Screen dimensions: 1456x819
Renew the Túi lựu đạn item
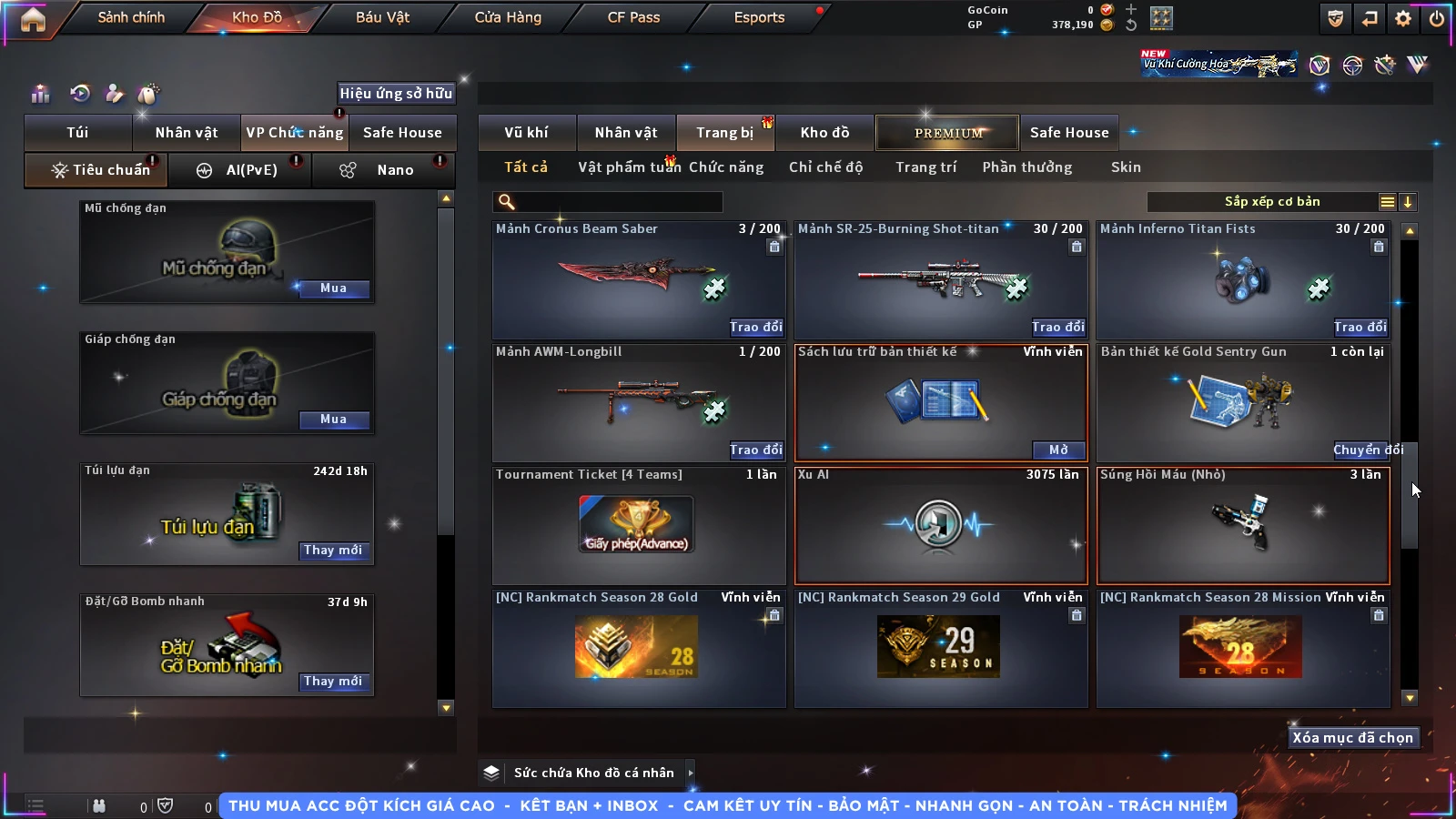[333, 551]
